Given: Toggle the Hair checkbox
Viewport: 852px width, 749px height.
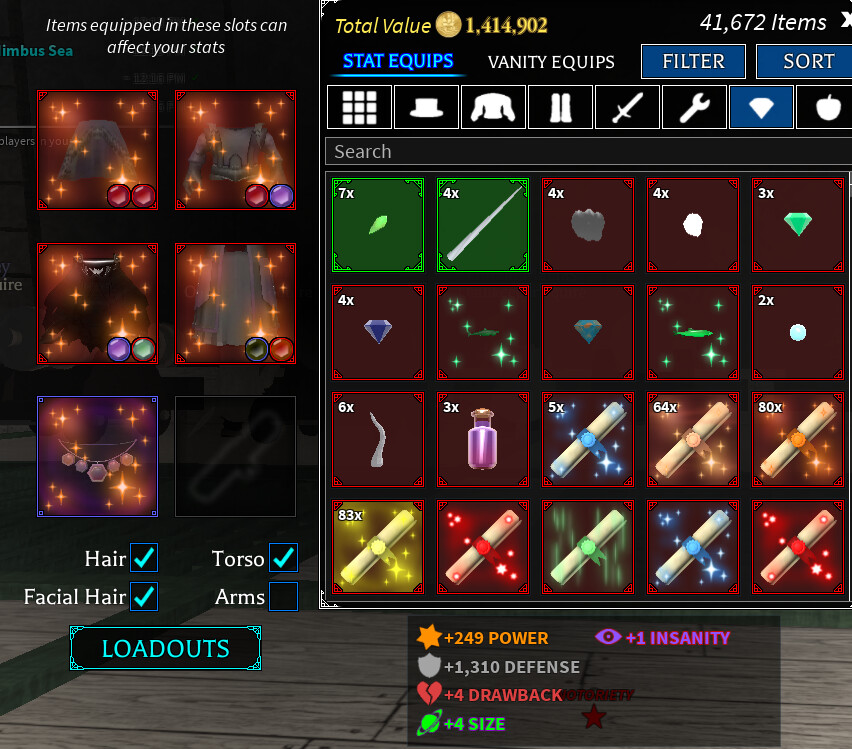Looking at the screenshot, I should (144, 558).
